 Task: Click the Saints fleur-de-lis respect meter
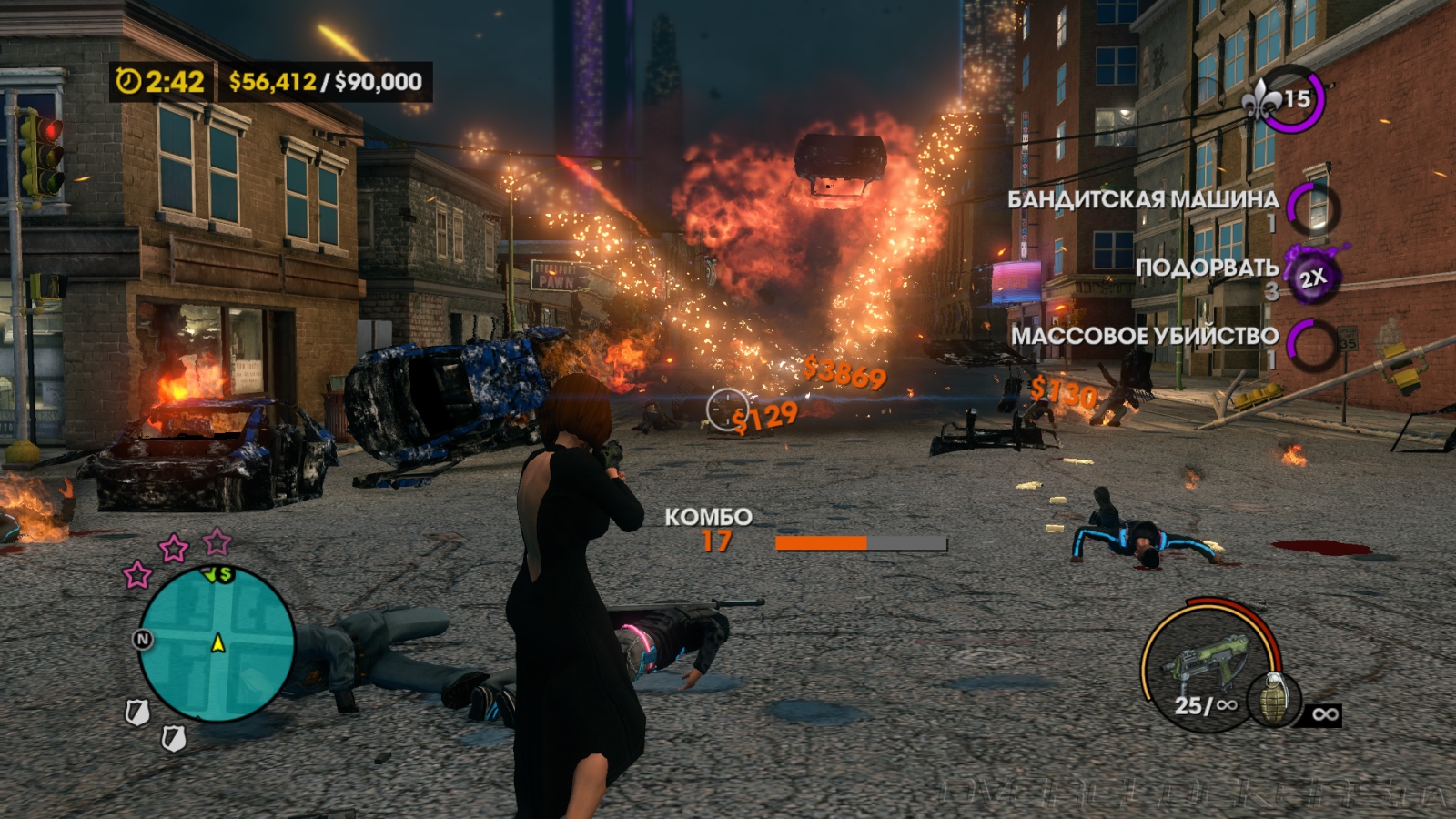[x=1285, y=98]
